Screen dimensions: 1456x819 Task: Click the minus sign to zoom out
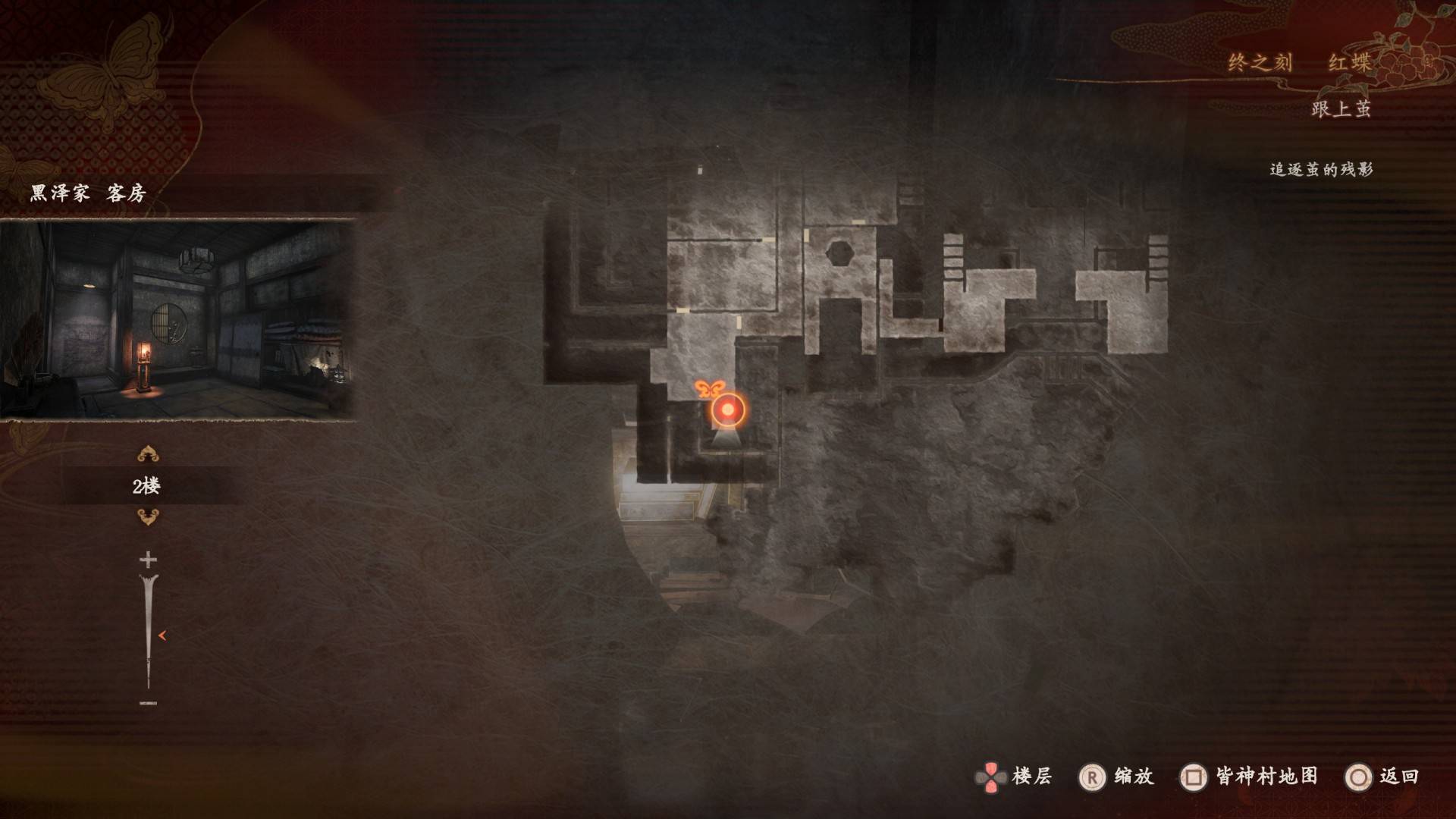tap(148, 703)
